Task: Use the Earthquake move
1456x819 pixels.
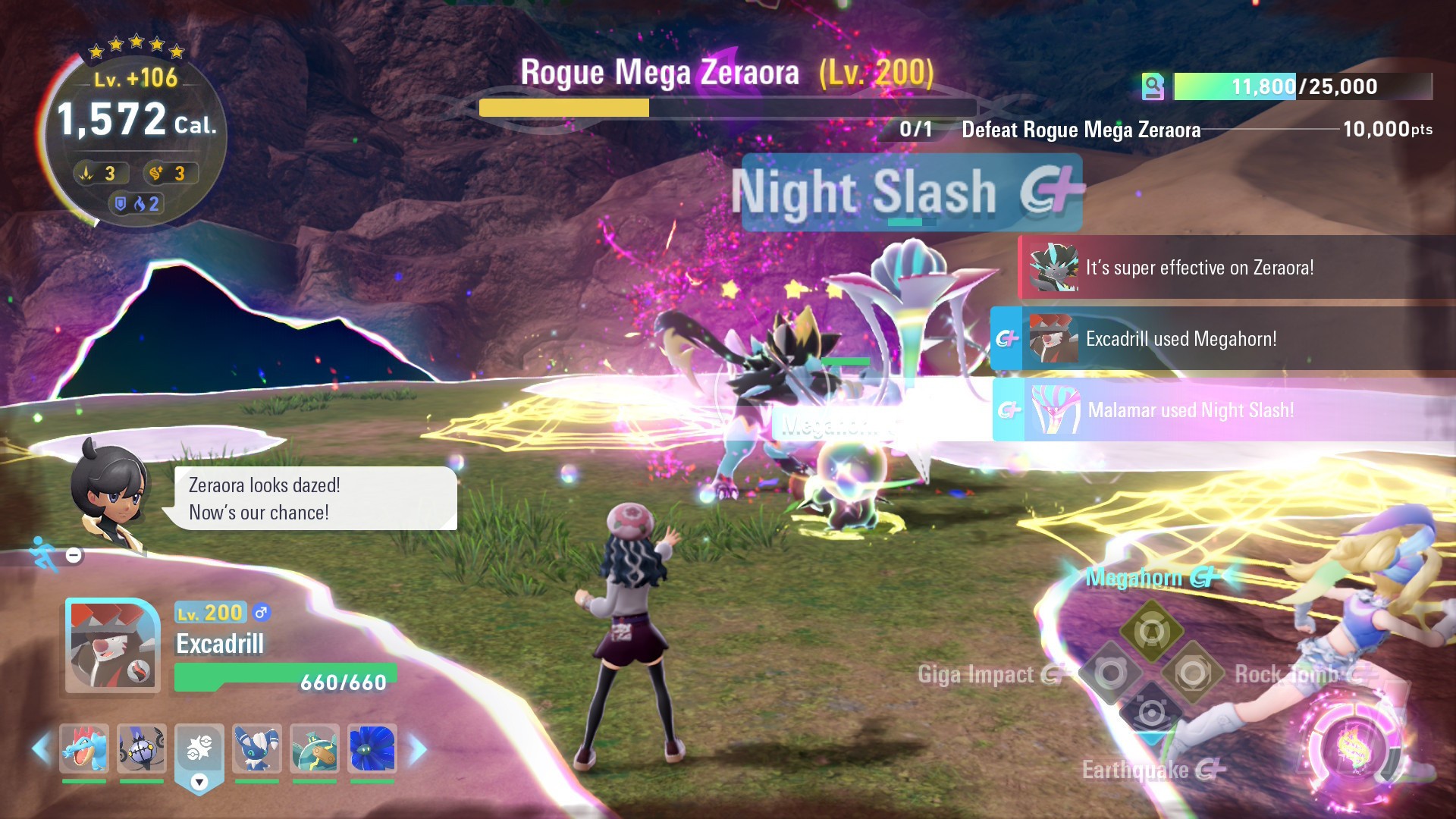Action: point(1151,713)
